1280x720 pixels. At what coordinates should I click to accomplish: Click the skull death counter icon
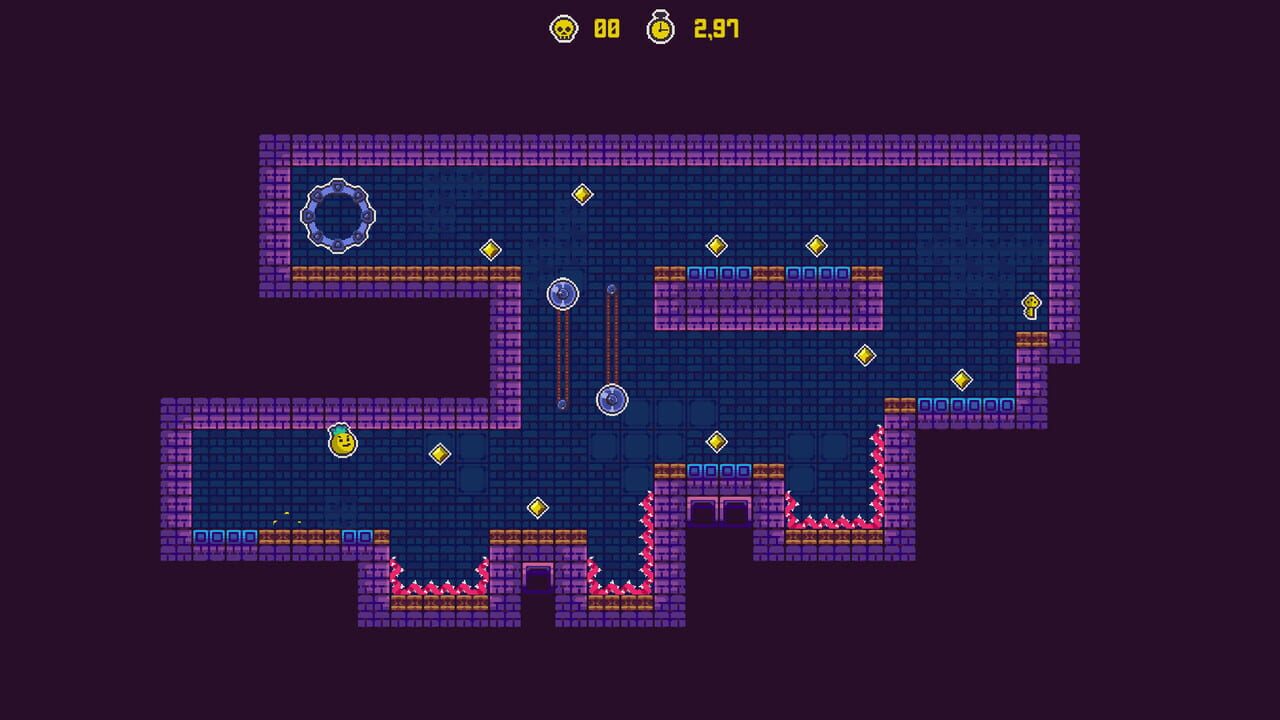pos(565,29)
